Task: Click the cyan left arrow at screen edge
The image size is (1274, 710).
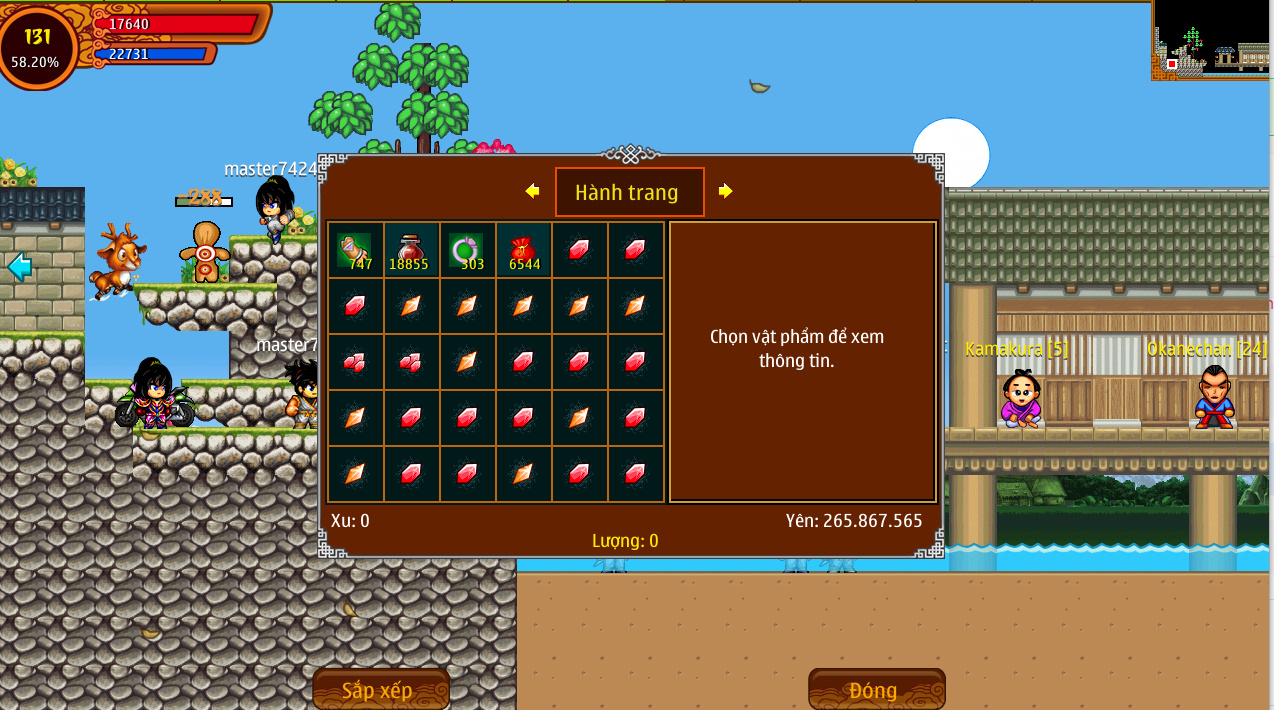Action: pos(19,267)
